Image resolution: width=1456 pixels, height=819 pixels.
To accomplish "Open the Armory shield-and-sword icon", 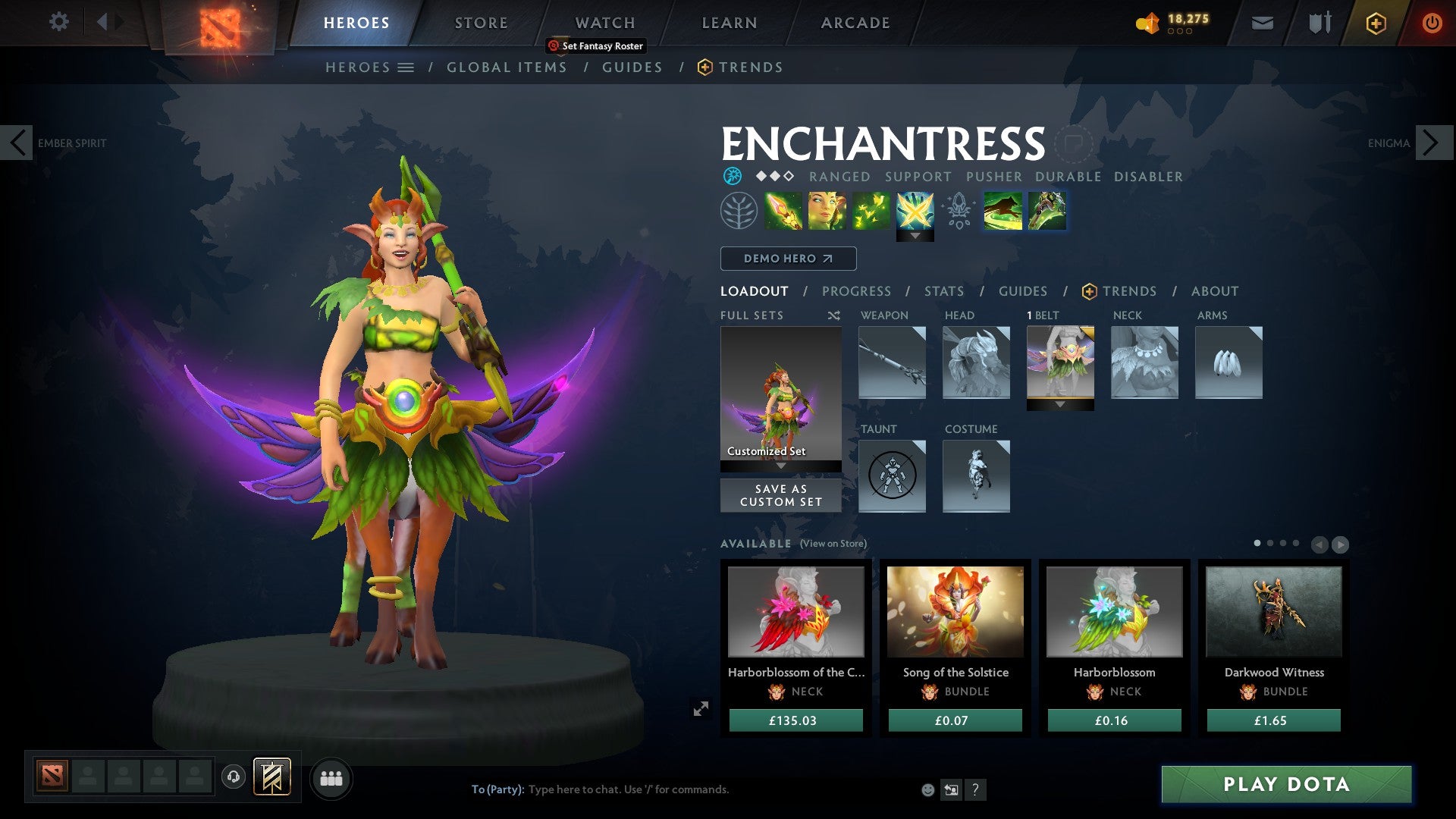I will click(x=1319, y=23).
